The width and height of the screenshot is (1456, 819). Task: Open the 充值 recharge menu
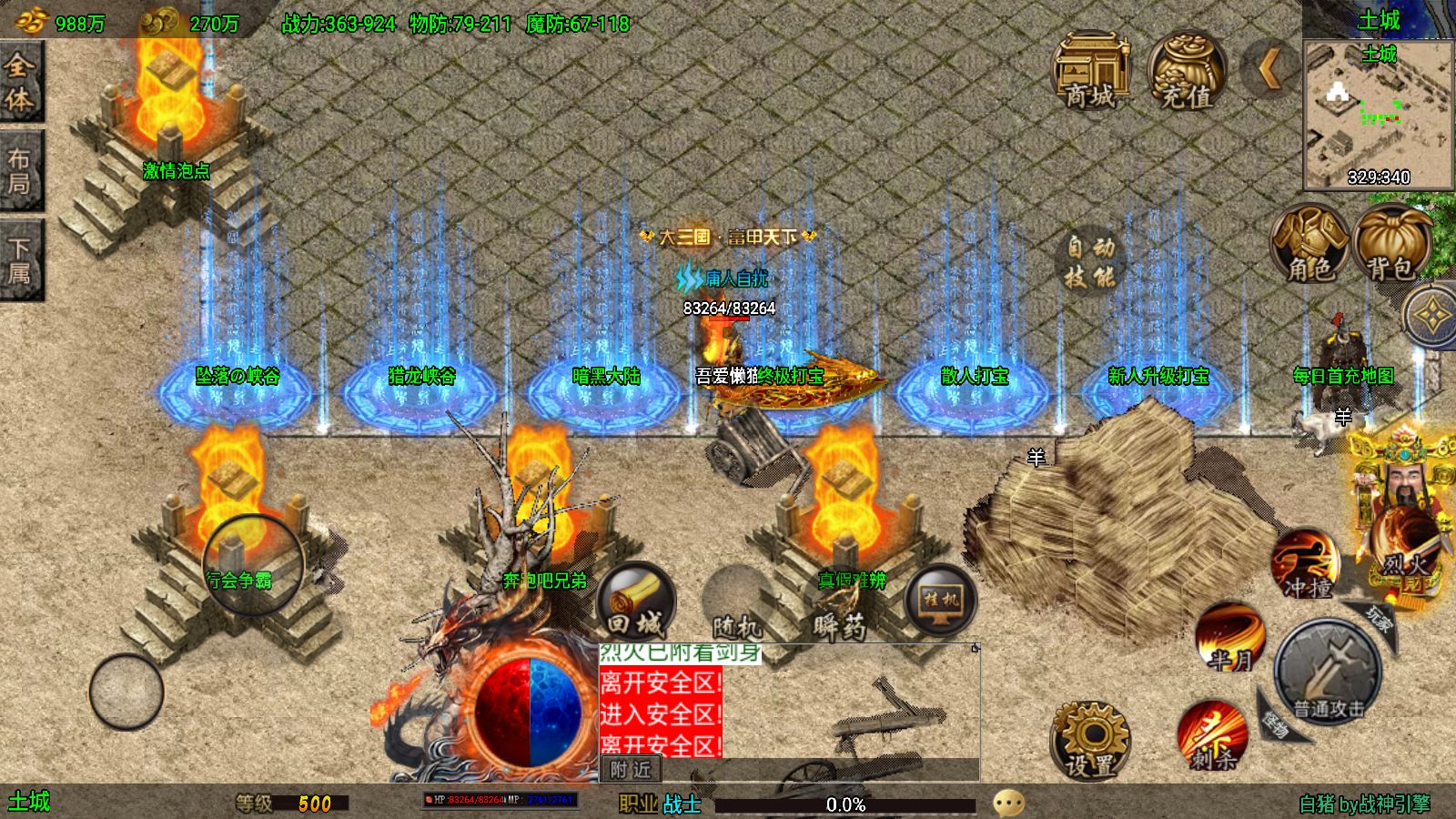[1187, 71]
